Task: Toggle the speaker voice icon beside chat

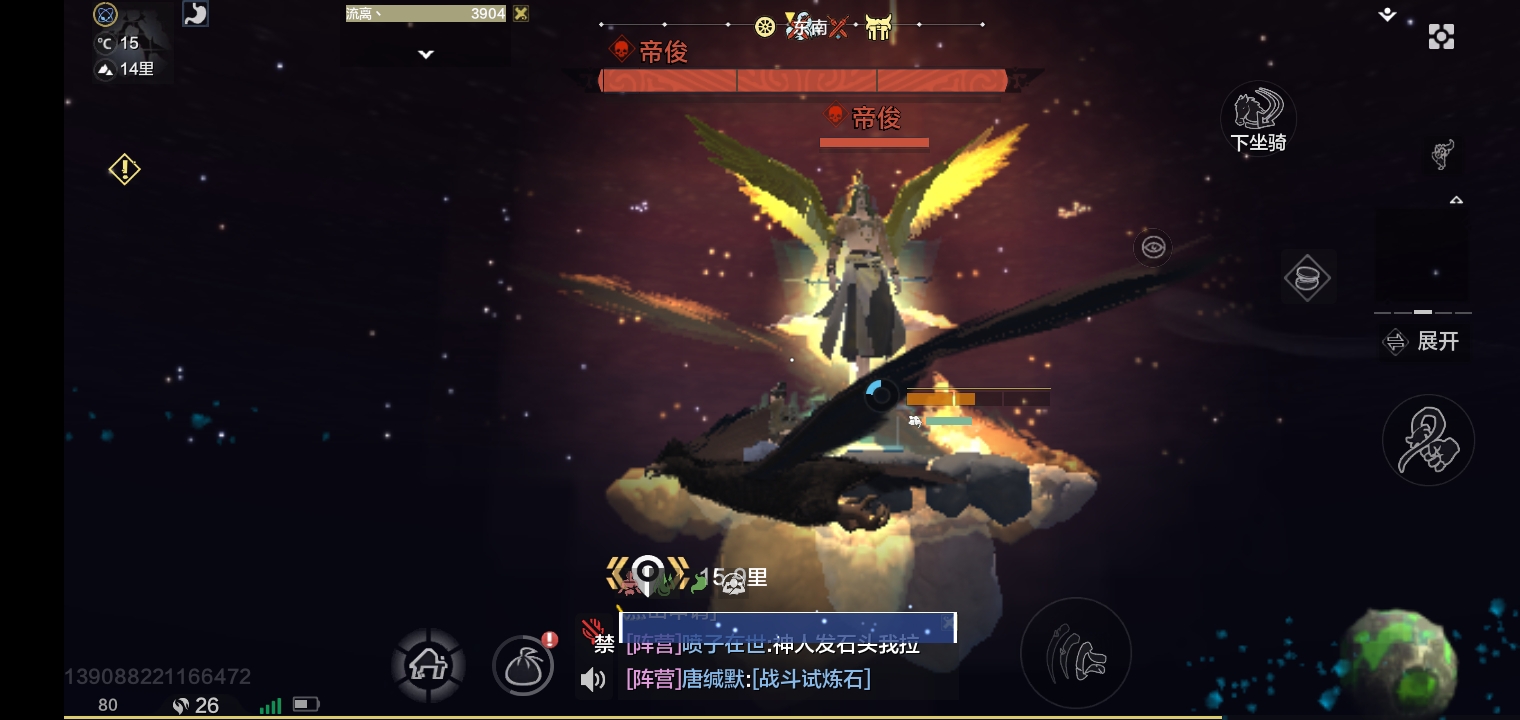Action: pos(593,680)
